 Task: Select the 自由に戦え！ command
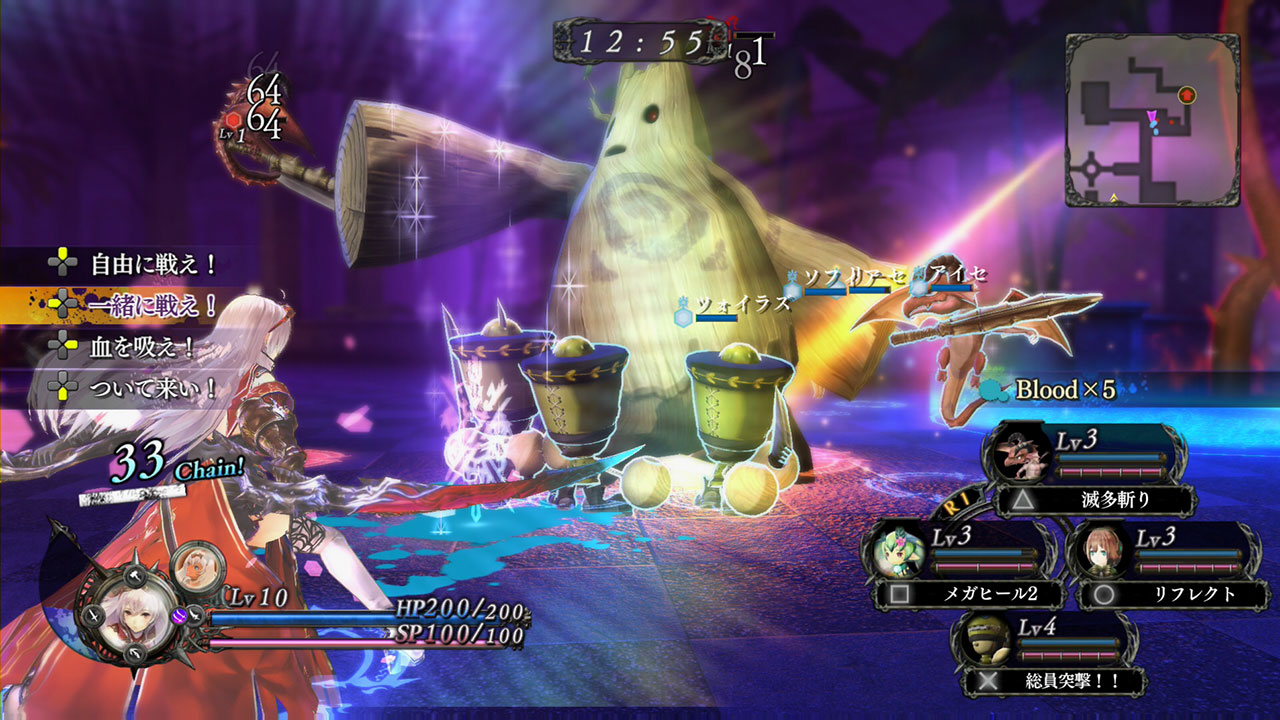tap(153, 265)
